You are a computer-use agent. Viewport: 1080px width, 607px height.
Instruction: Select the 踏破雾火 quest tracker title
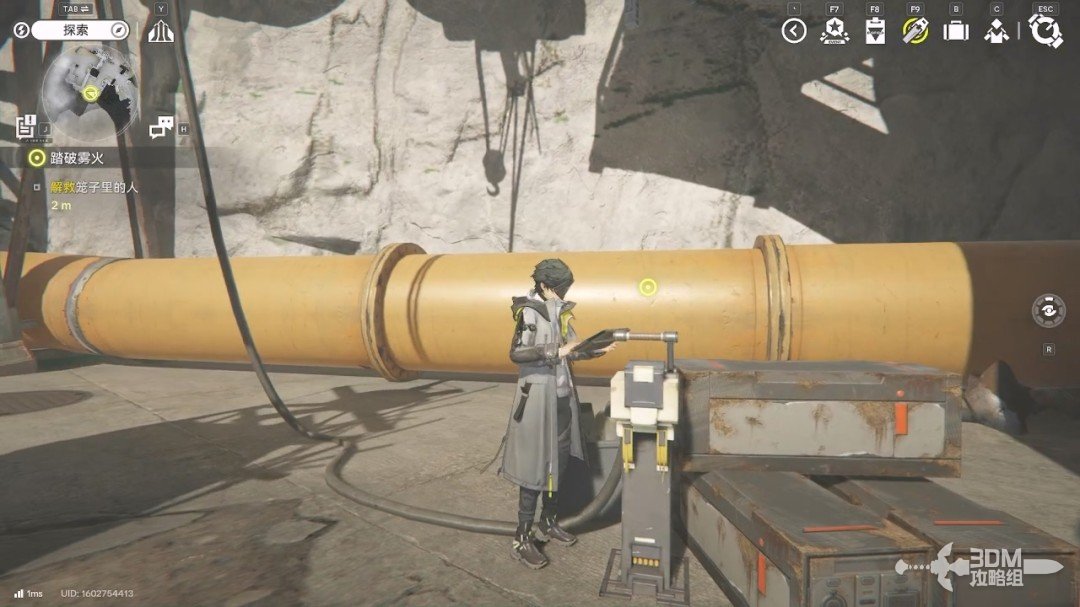click(x=78, y=157)
